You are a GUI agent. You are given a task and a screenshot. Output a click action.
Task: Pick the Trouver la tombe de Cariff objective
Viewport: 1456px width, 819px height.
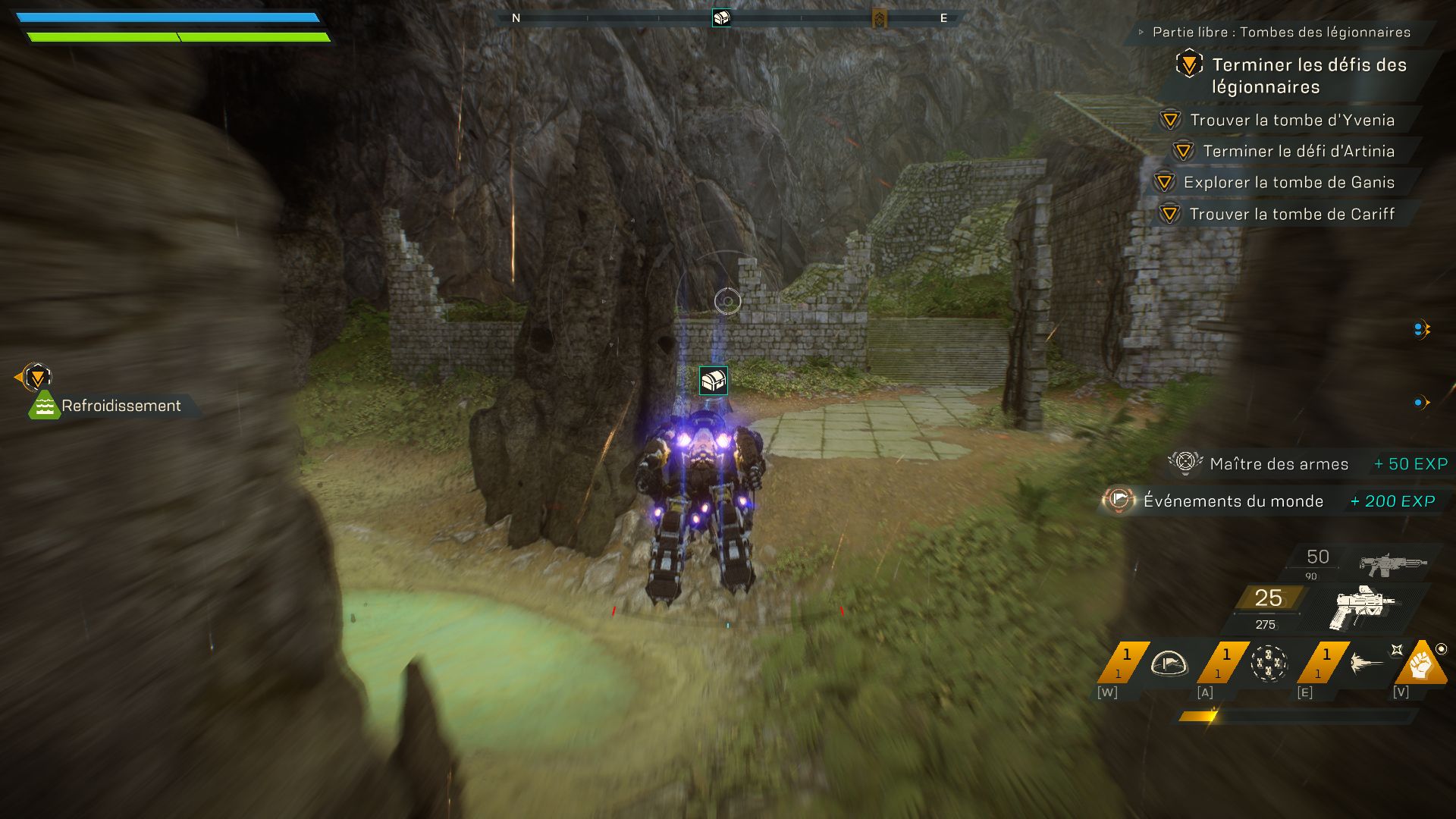tap(1291, 214)
